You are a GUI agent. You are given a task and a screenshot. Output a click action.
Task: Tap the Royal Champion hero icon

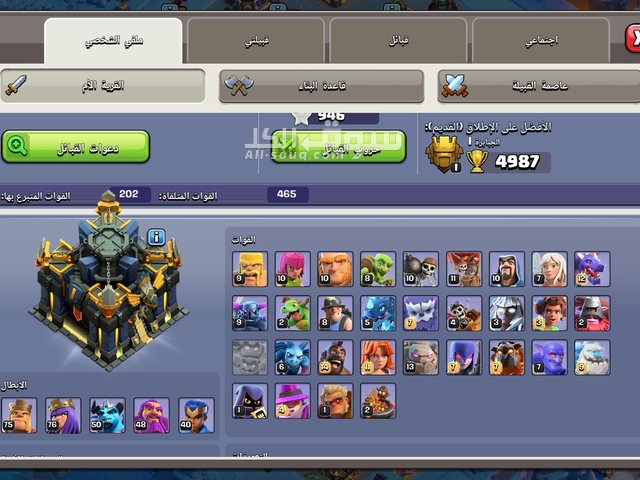coord(196,415)
